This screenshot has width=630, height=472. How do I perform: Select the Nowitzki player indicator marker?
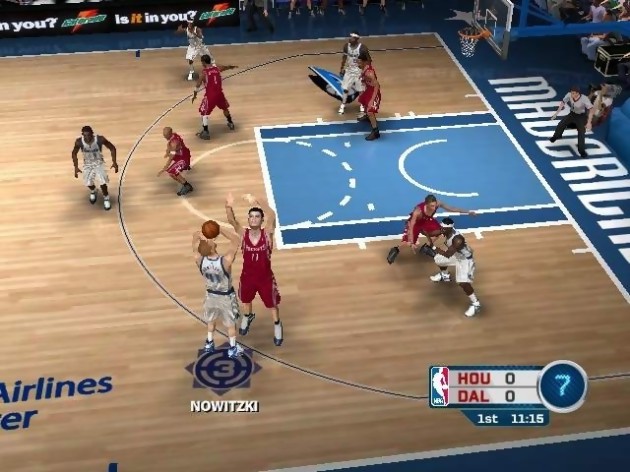tap(222, 368)
